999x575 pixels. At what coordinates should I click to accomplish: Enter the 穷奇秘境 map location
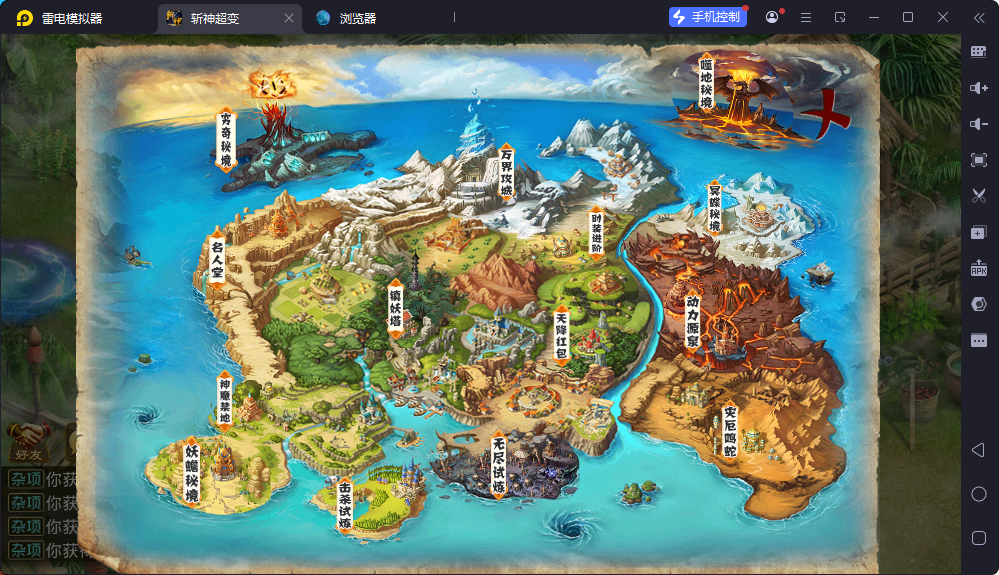pyautogui.click(x=226, y=139)
